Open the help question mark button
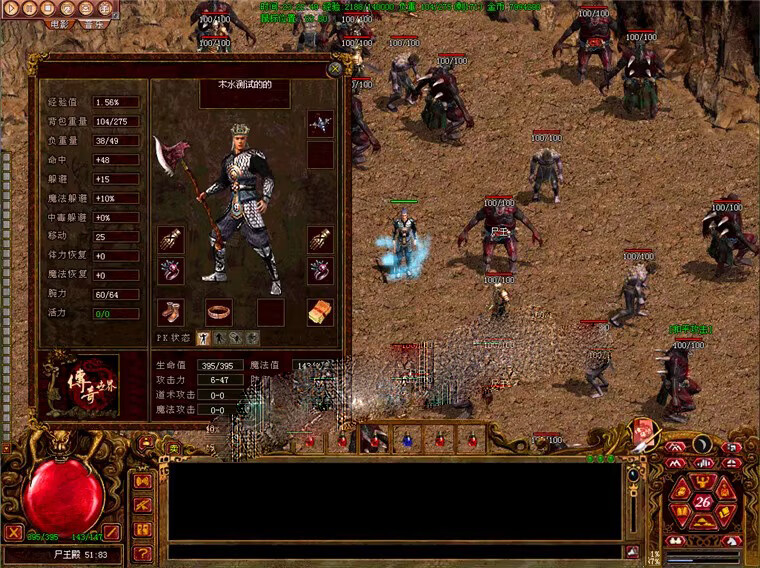Viewport: 760px width, 568px height. [142, 553]
